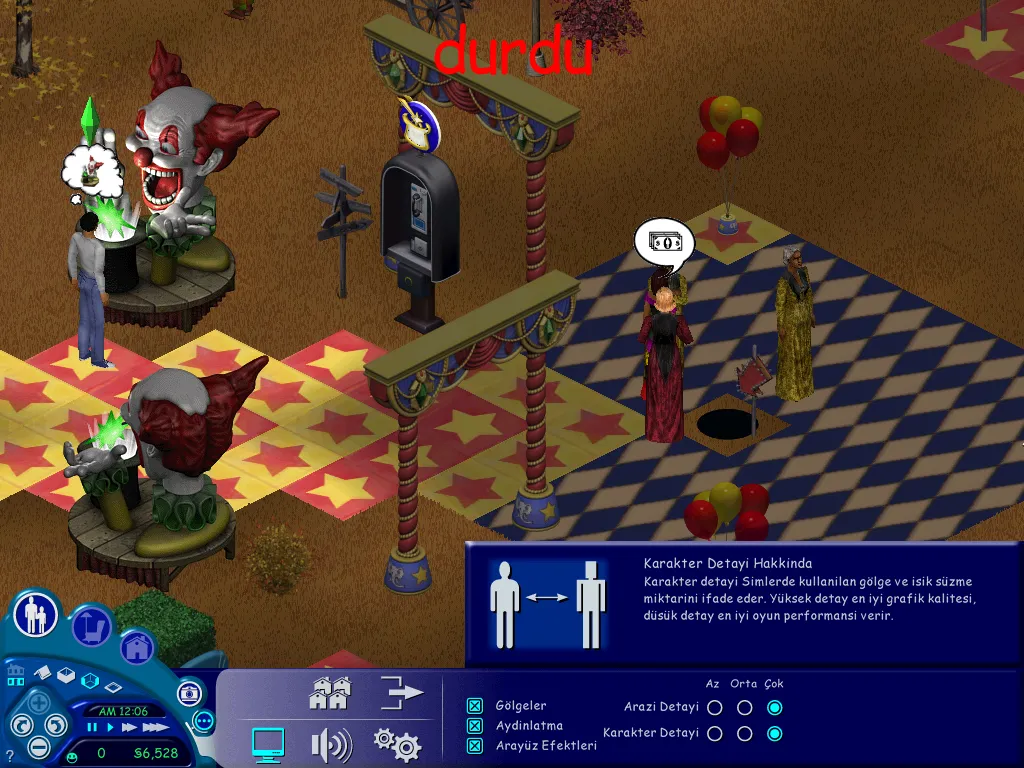Zoom out with the minus button
Viewport: 1024px width, 768px height.
(x=39, y=746)
